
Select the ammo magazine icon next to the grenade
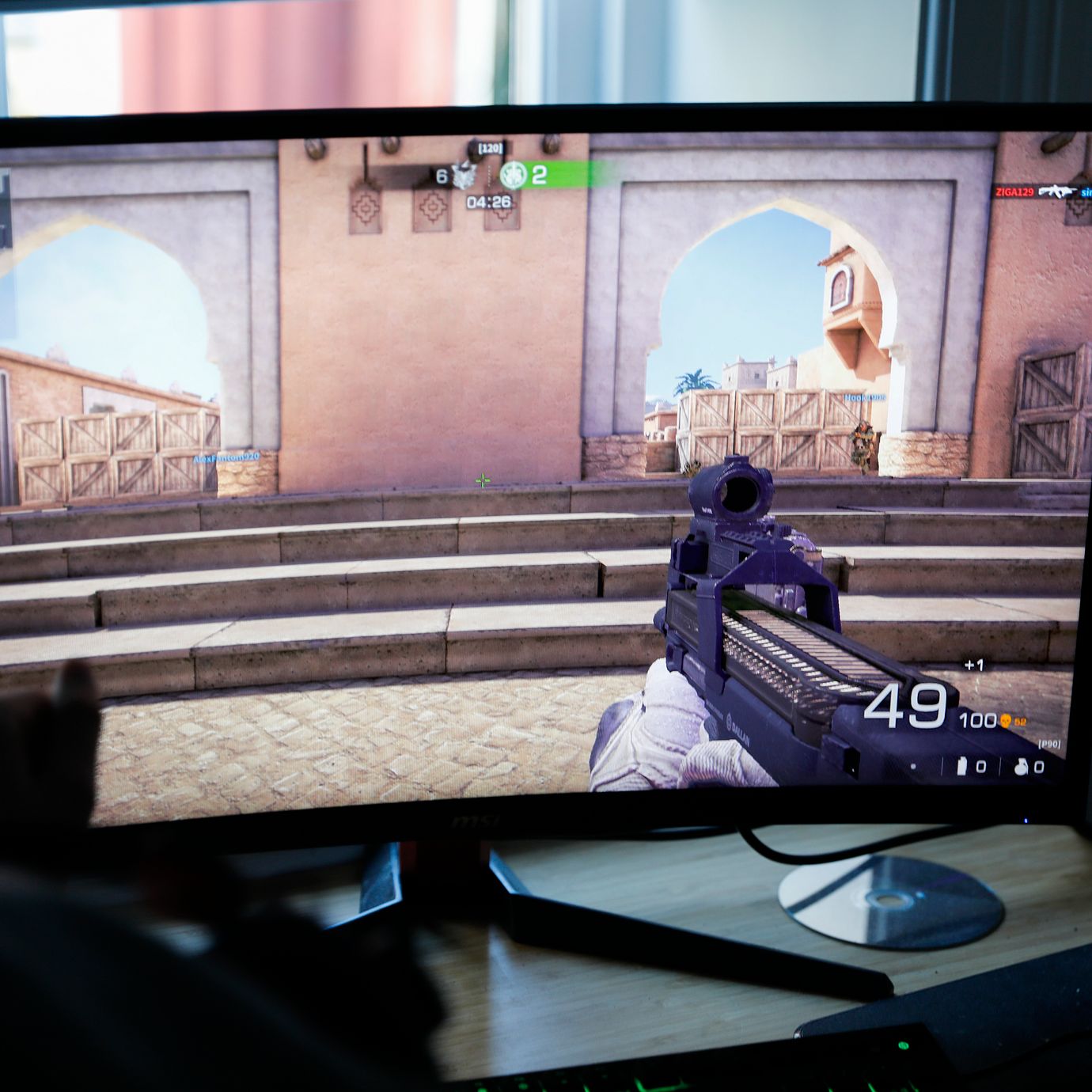963,766
